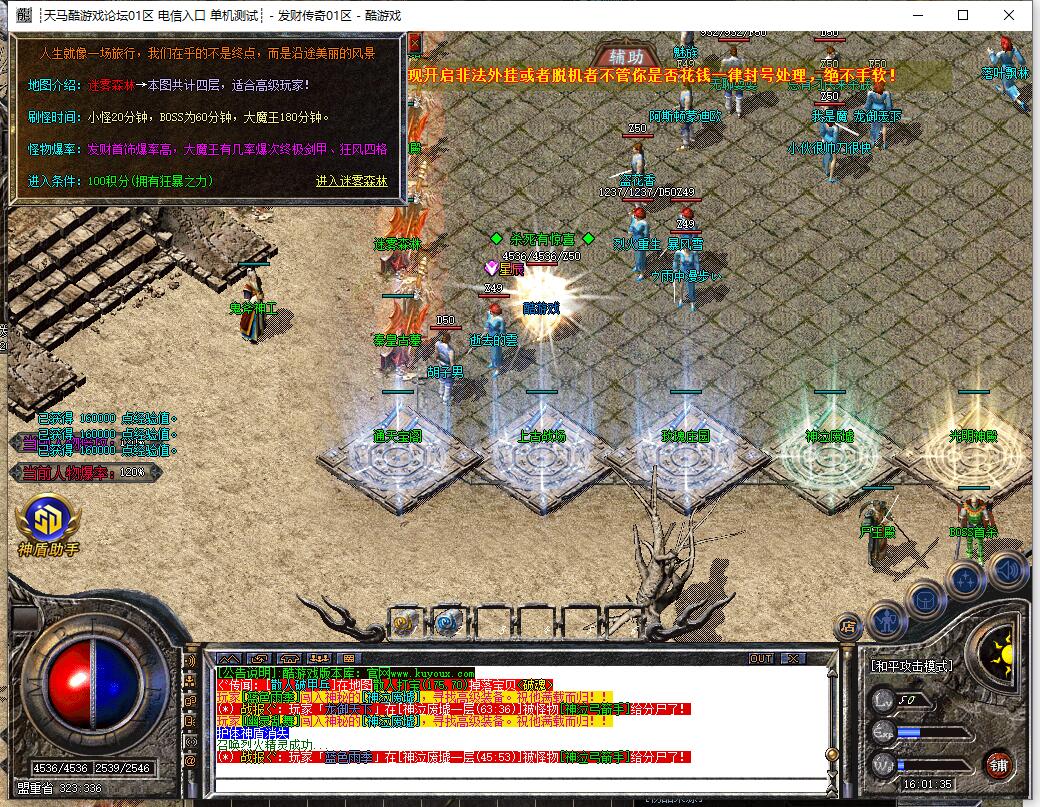Open the 辅助 assist menu
The image size is (1040, 807).
[x=625, y=56]
